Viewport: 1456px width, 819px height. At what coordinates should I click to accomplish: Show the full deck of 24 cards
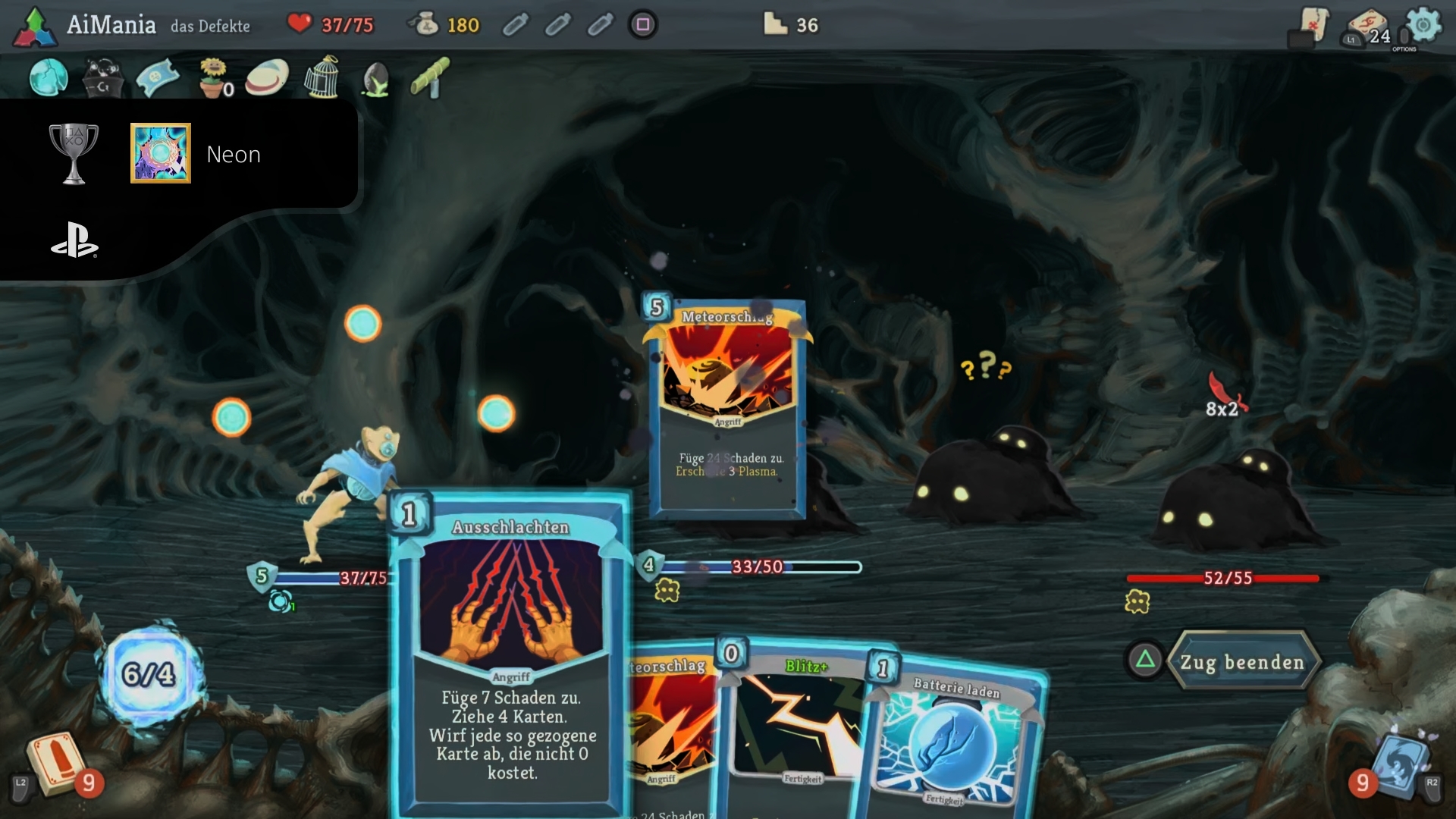pyautogui.click(x=1369, y=28)
